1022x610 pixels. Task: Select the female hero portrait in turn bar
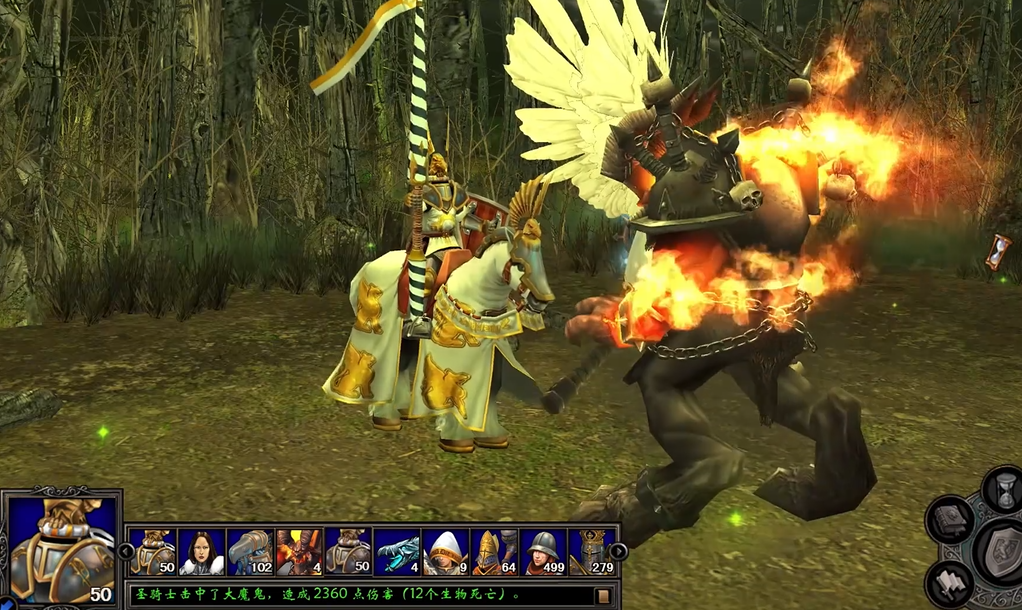tap(202, 551)
